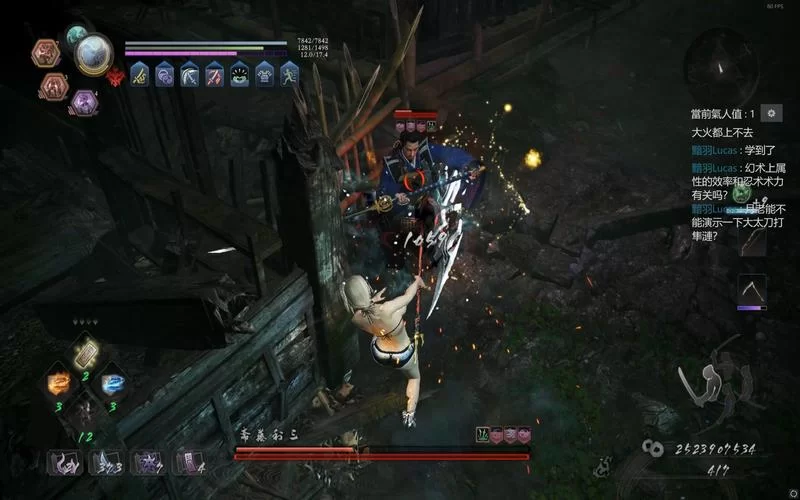
Task: Select the scythe weapon slot icon
Action: [x=752, y=290]
